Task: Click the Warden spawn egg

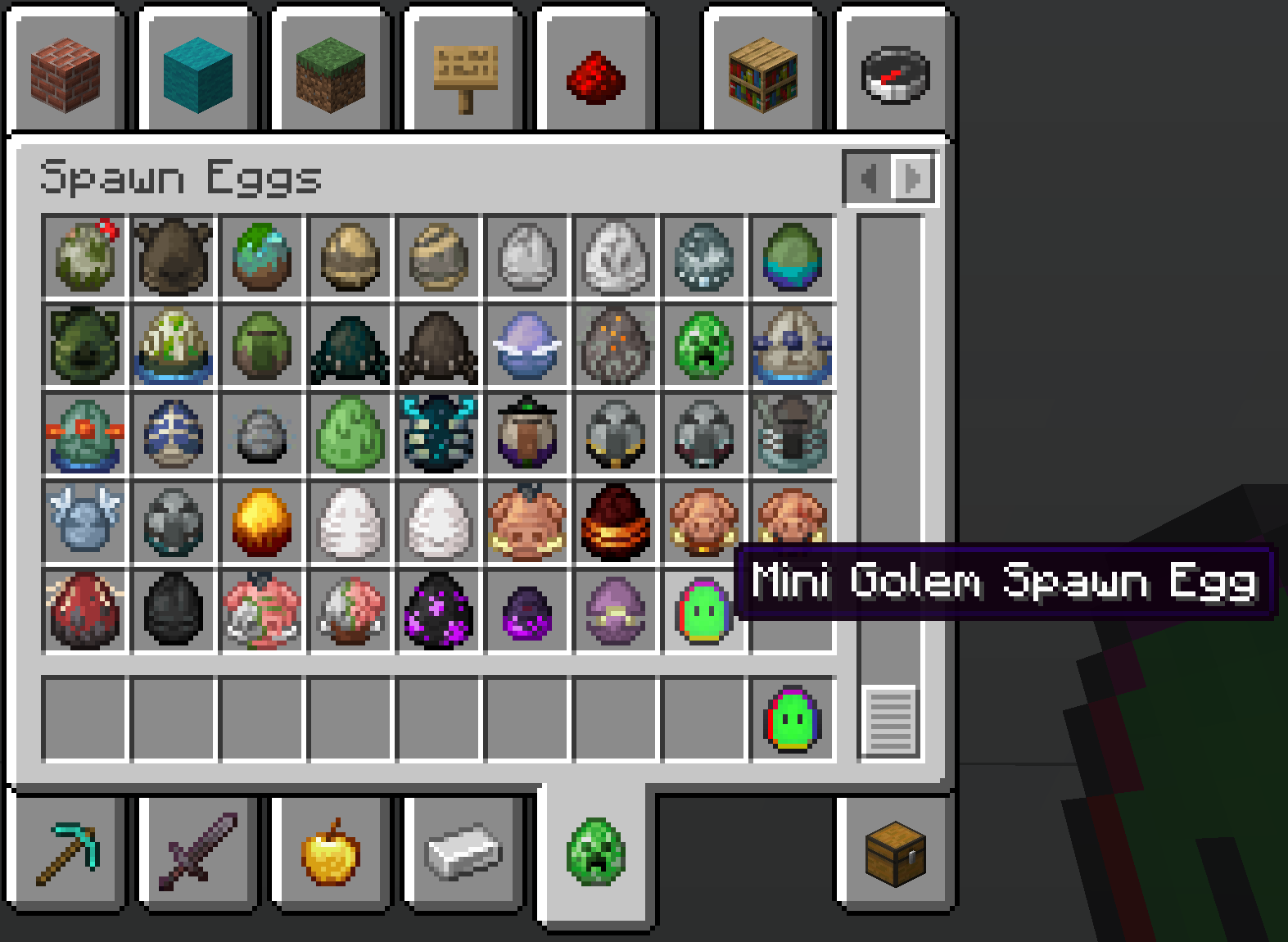Action: (x=437, y=434)
